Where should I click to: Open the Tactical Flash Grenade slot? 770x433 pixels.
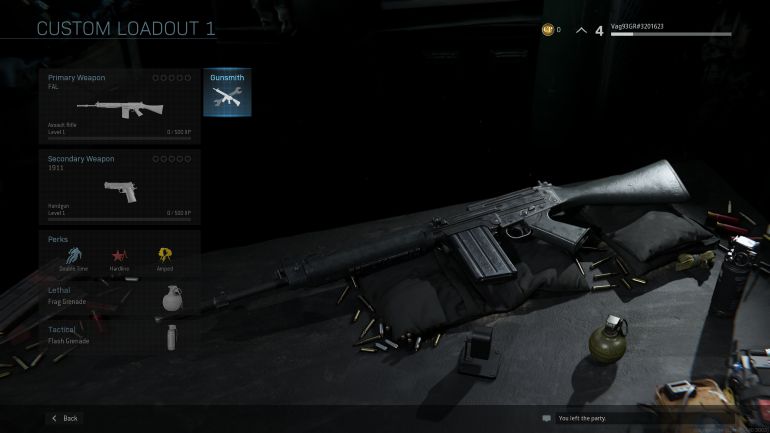[x=120, y=336]
